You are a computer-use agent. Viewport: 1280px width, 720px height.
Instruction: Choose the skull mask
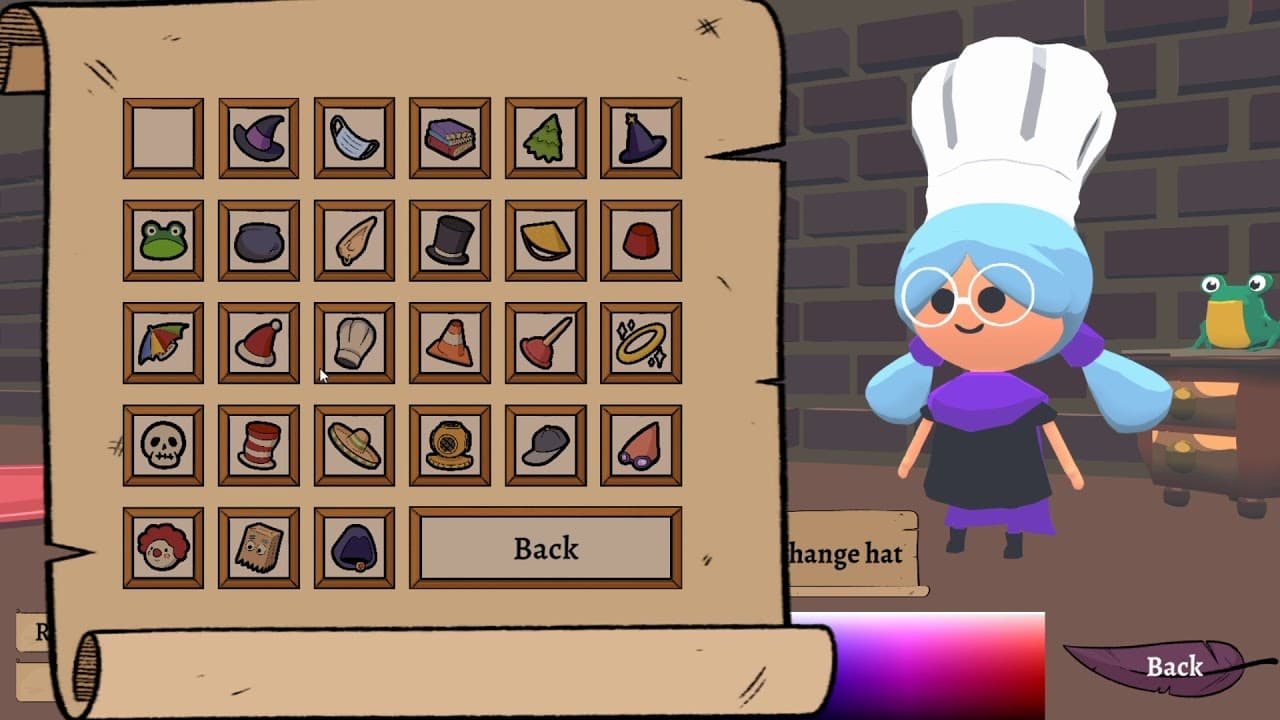(162, 445)
